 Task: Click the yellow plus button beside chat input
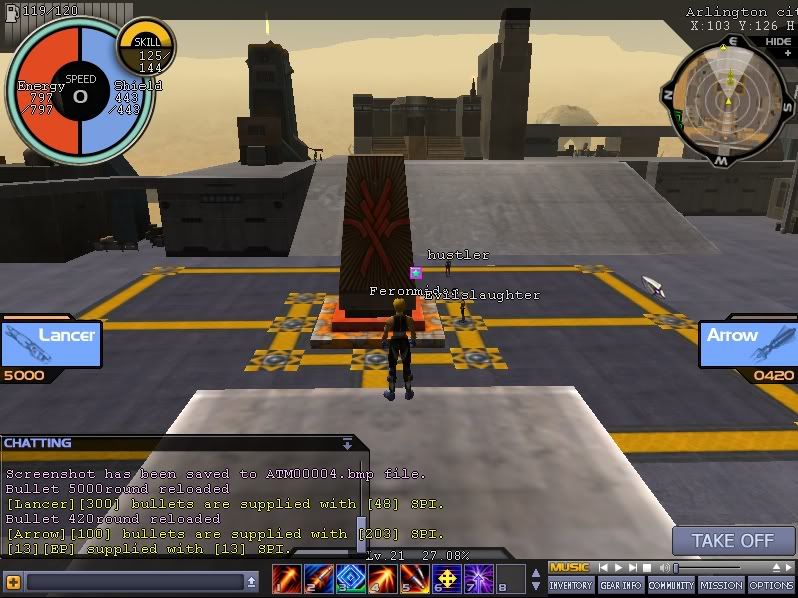pos(13,581)
